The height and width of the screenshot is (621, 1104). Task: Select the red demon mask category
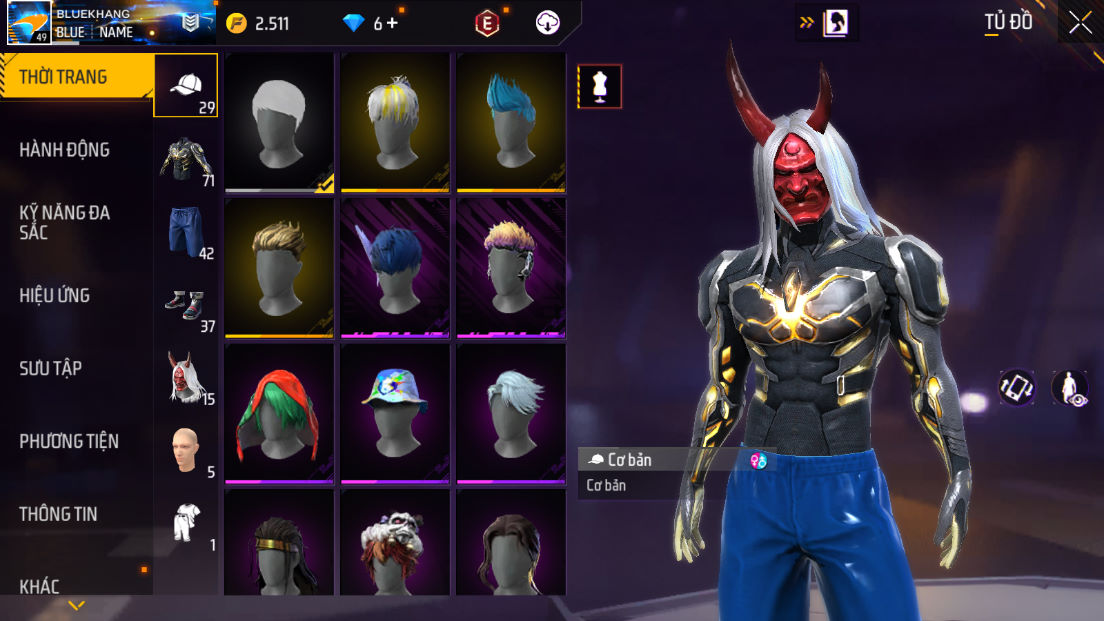click(186, 377)
